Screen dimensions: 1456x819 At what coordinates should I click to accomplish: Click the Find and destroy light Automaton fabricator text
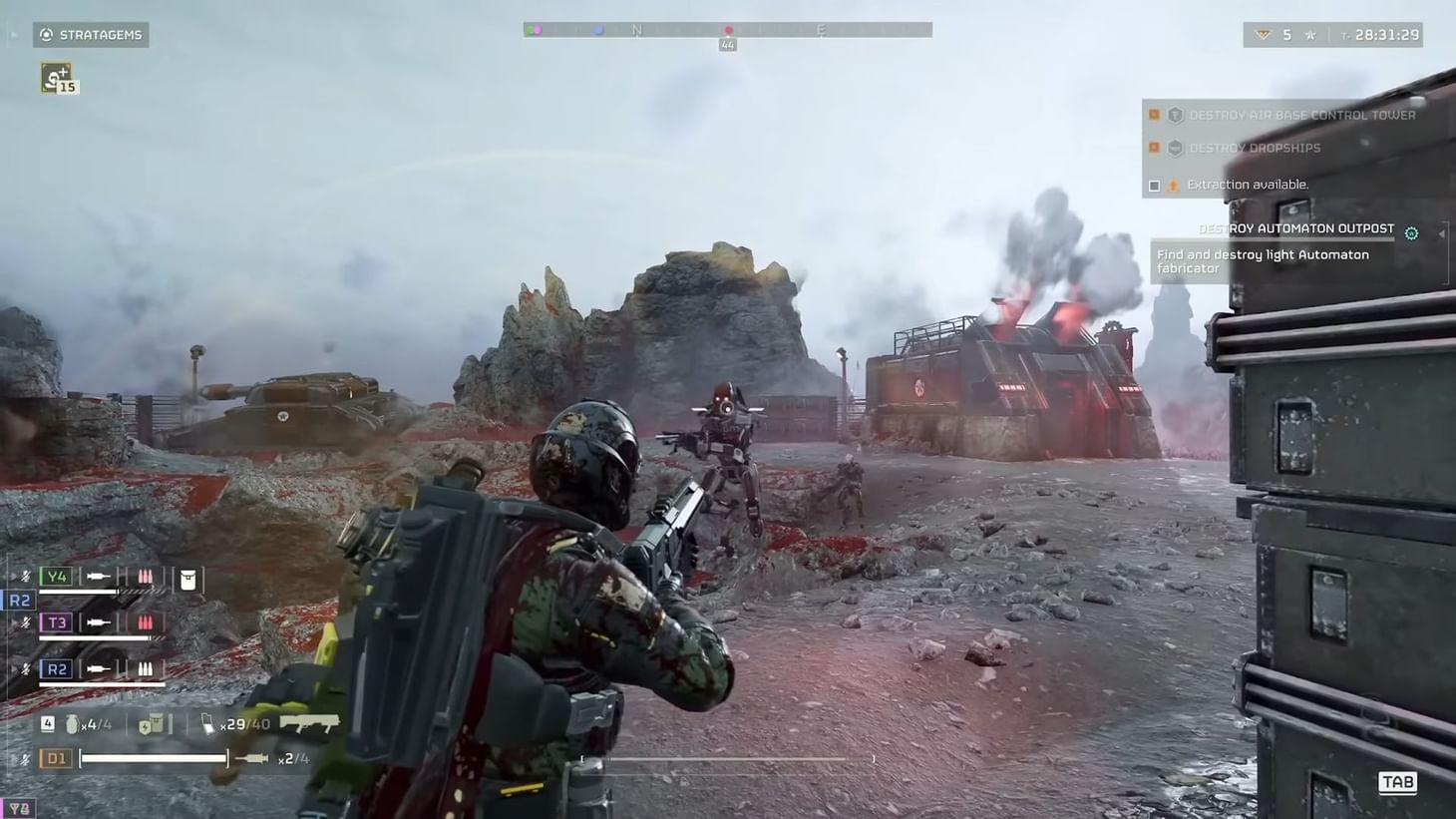[x=1261, y=261]
